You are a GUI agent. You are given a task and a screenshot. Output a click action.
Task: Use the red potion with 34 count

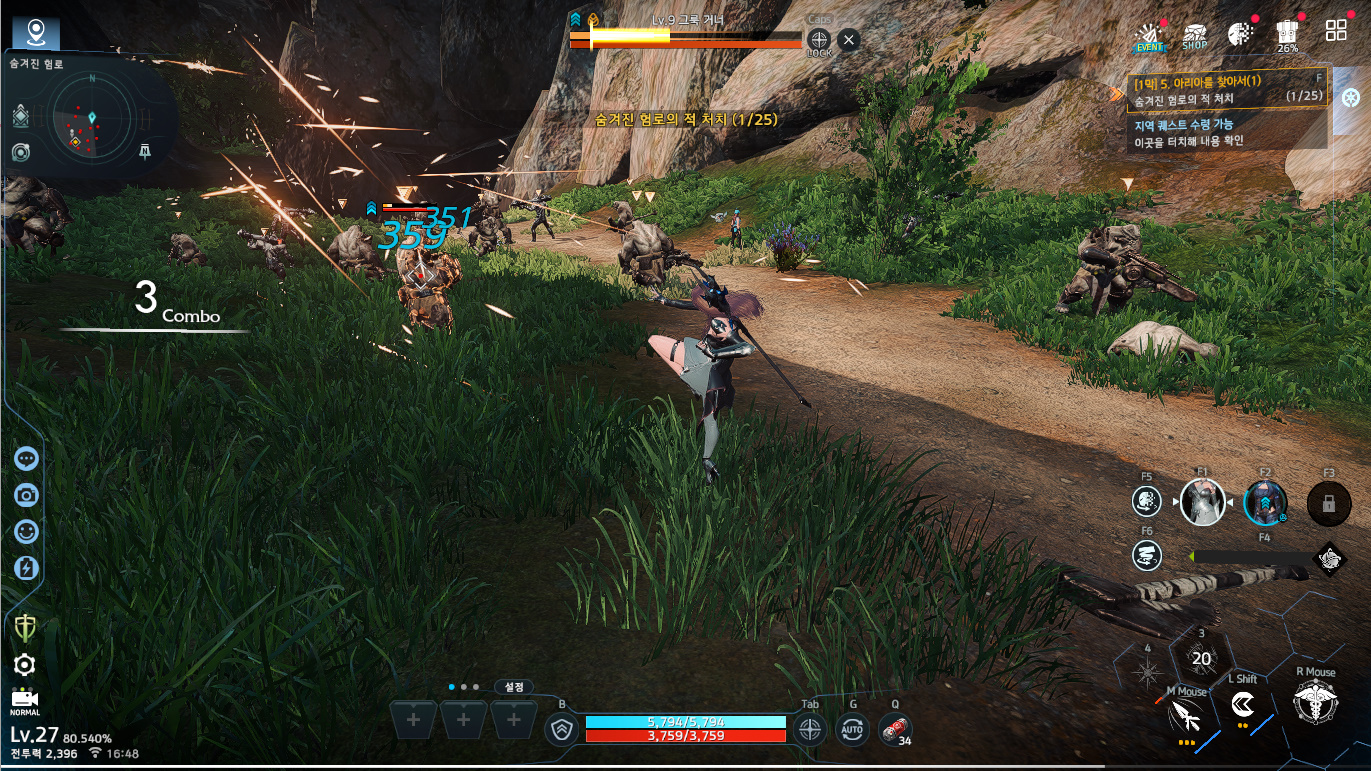tap(895, 730)
